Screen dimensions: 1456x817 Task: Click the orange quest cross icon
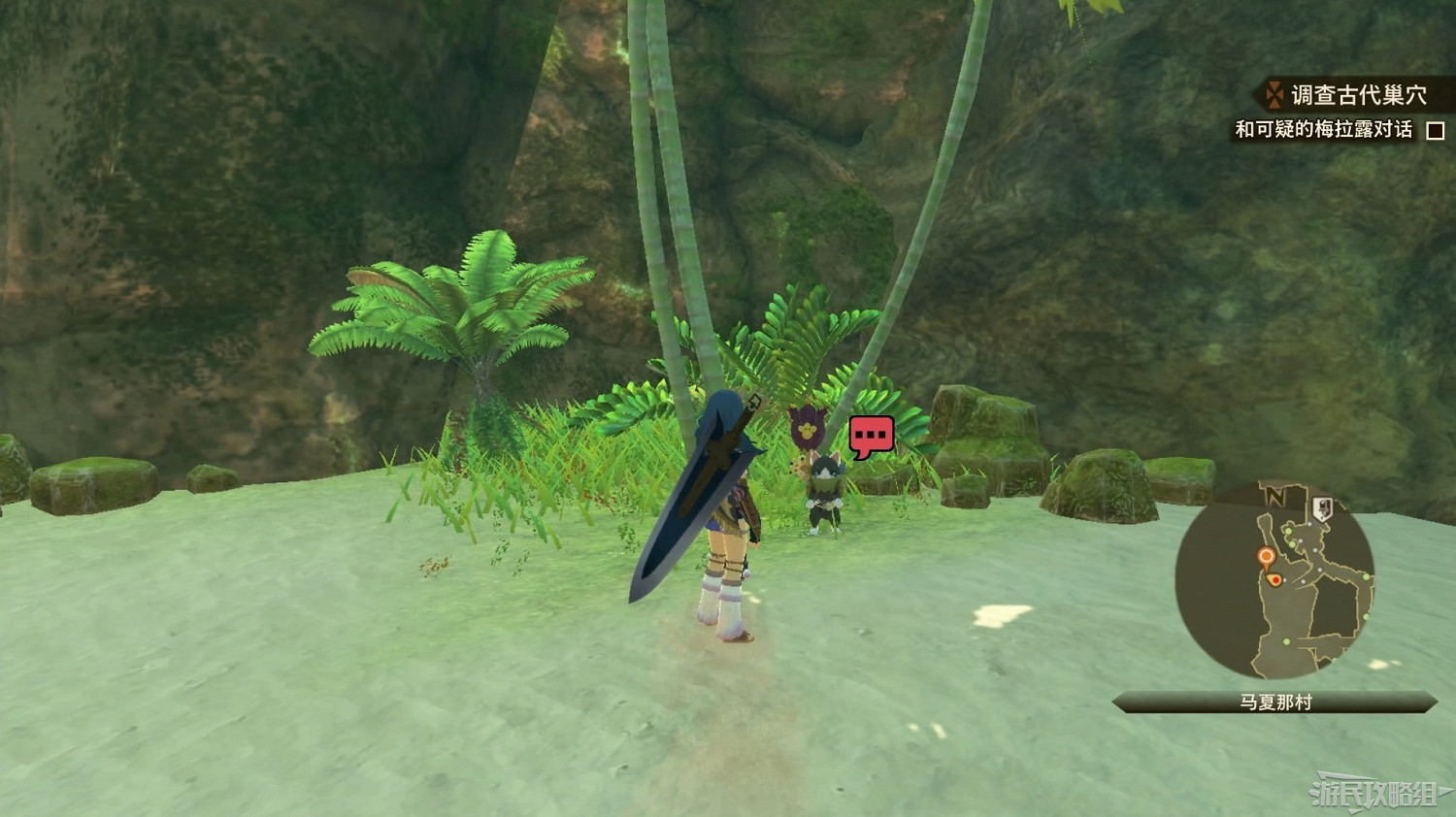[1275, 94]
